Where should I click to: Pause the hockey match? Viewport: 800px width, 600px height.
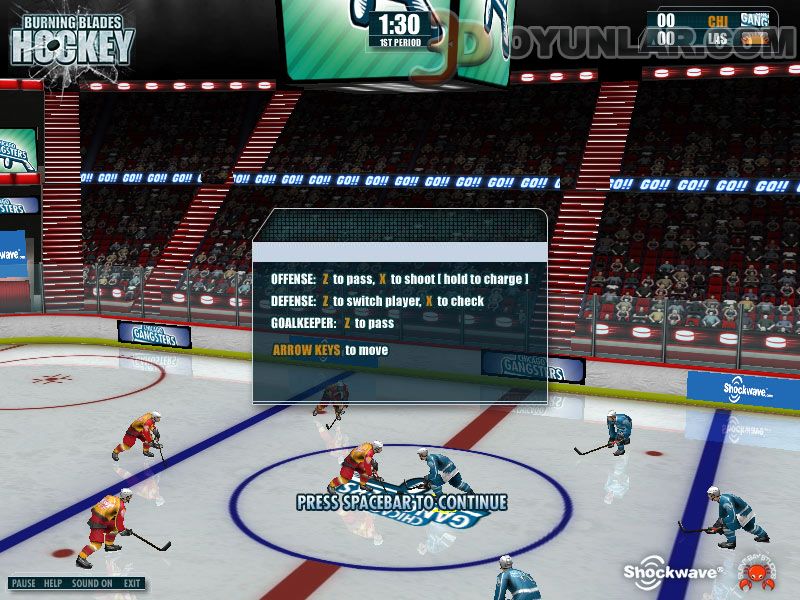pos(24,583)
